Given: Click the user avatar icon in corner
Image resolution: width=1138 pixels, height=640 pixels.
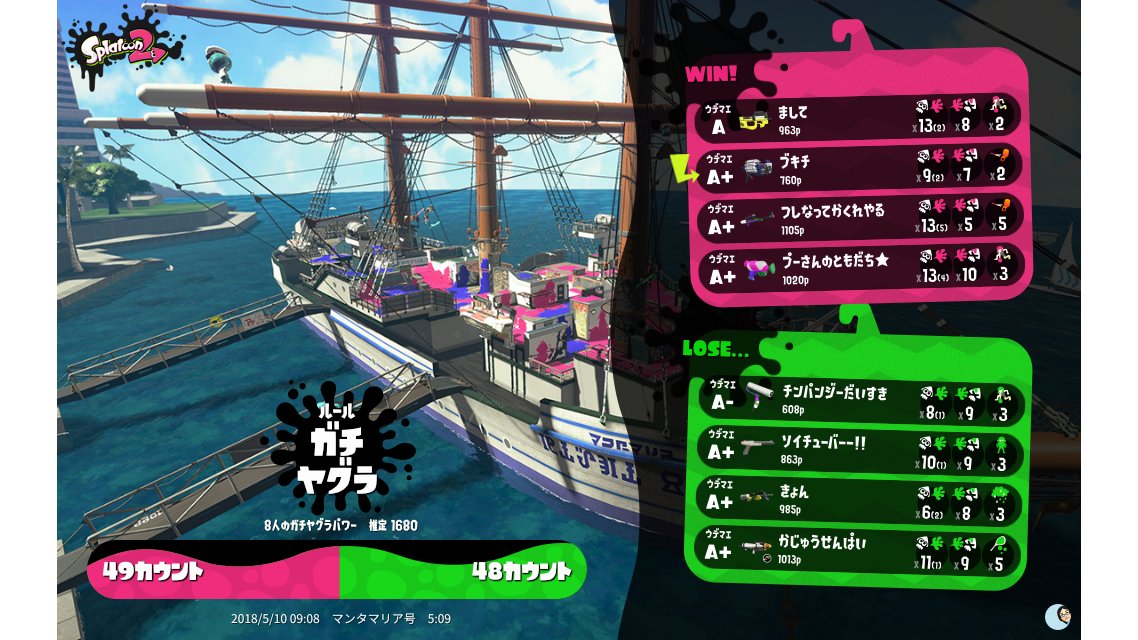Looking at the screenshot, I should pyautogui.click(x=1057, y=616).
